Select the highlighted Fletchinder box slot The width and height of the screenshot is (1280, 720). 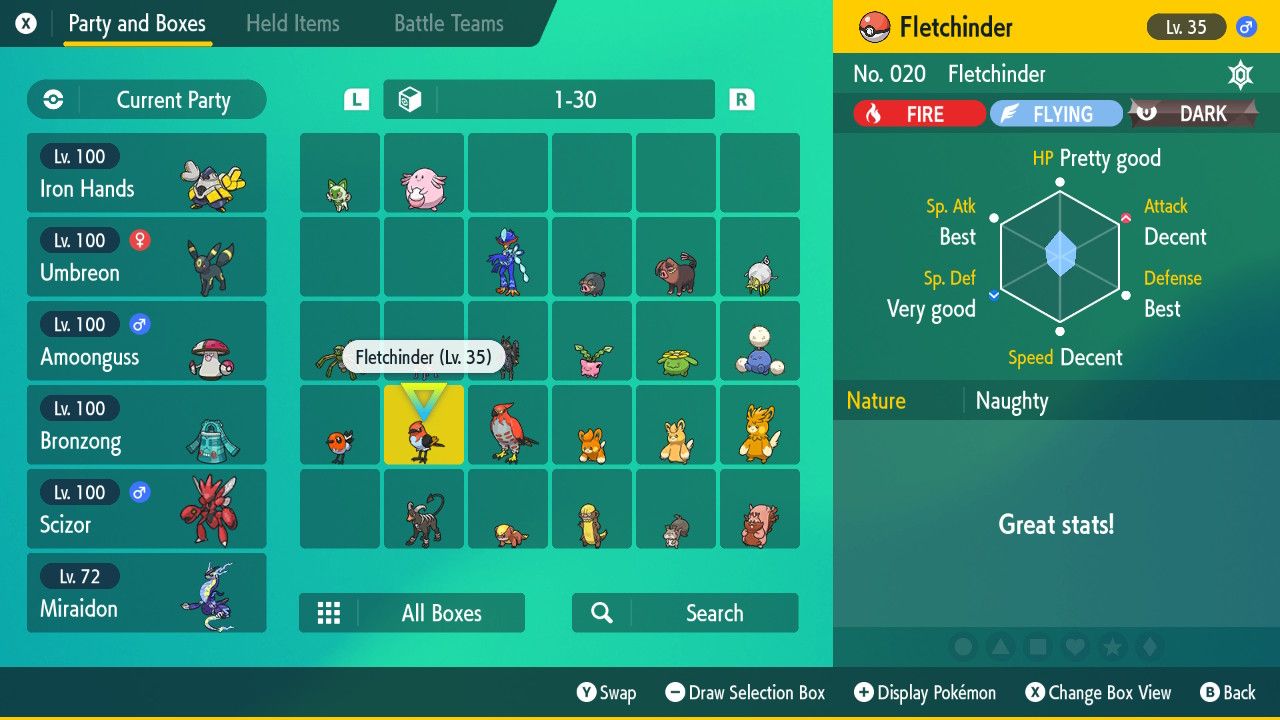point(424,426)
